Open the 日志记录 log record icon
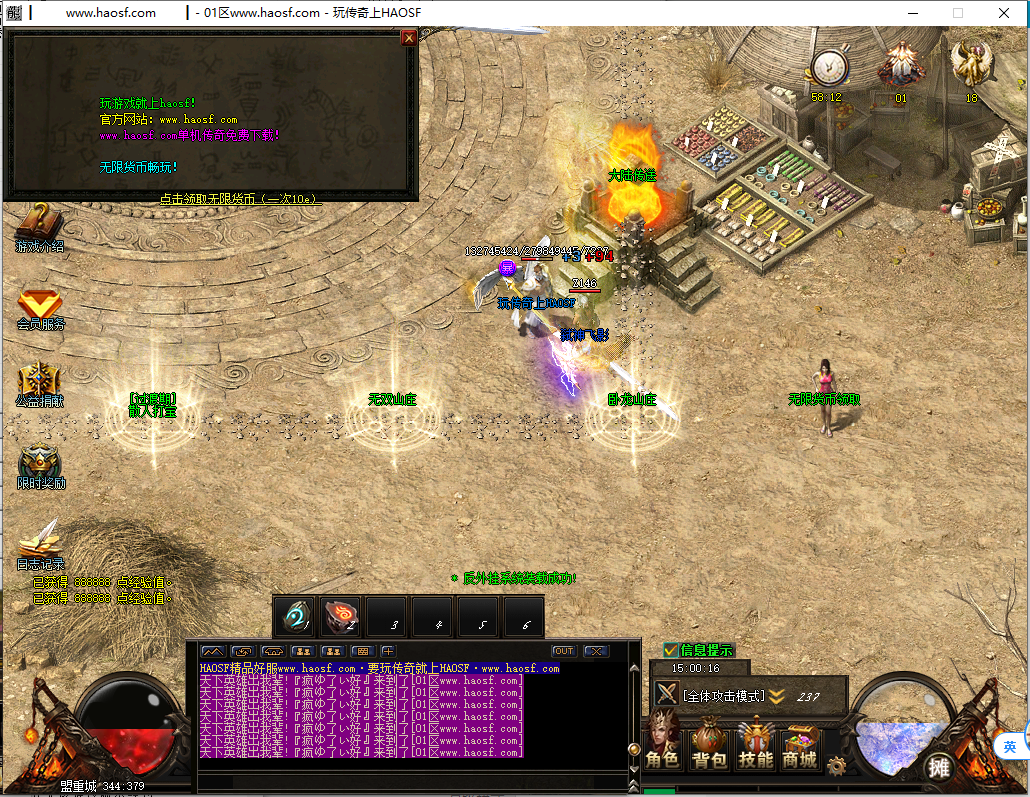Screen dimensions: 1030x797 pos(40,541)
